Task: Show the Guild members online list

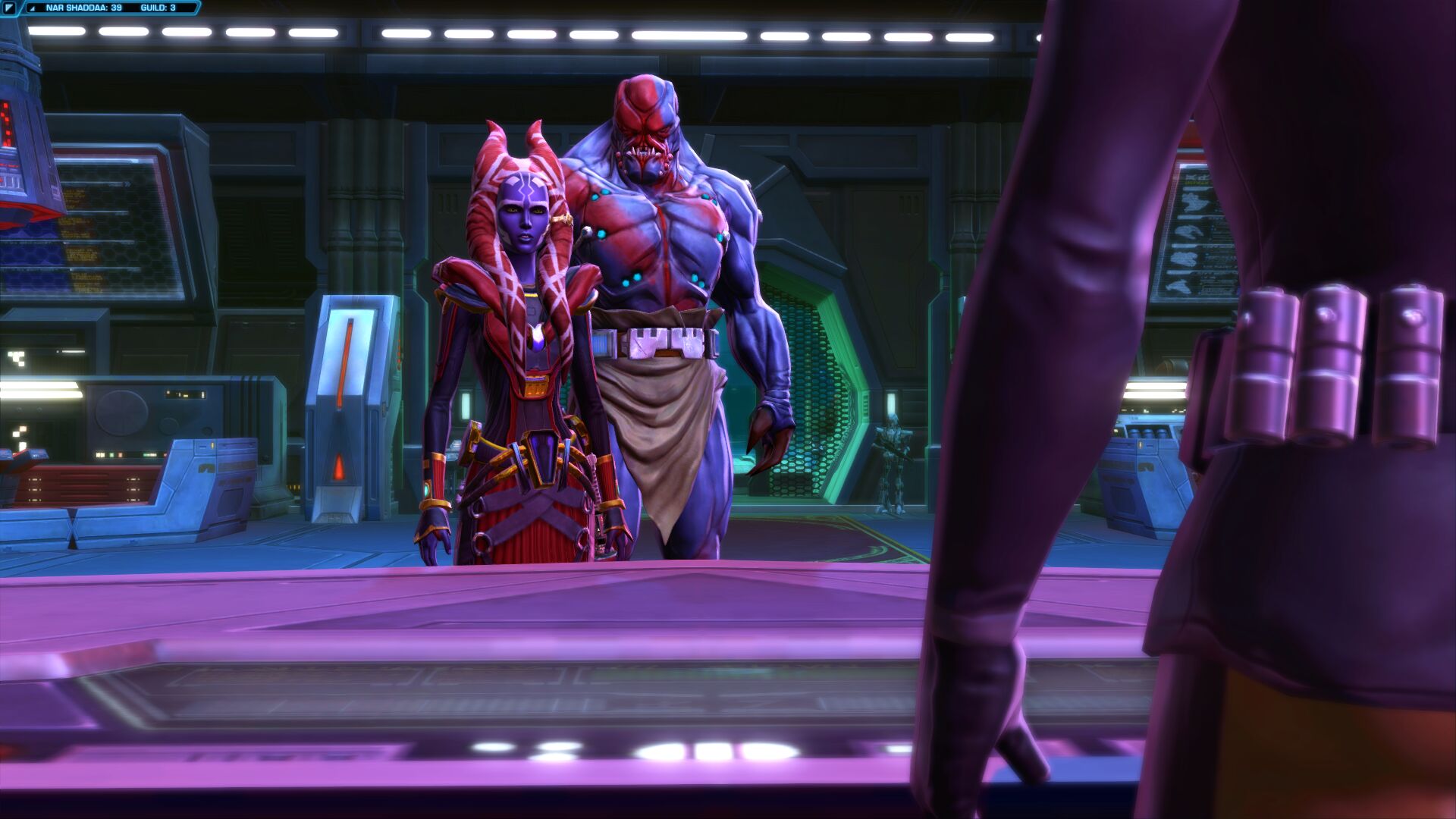Action: (x=158, y=8)
